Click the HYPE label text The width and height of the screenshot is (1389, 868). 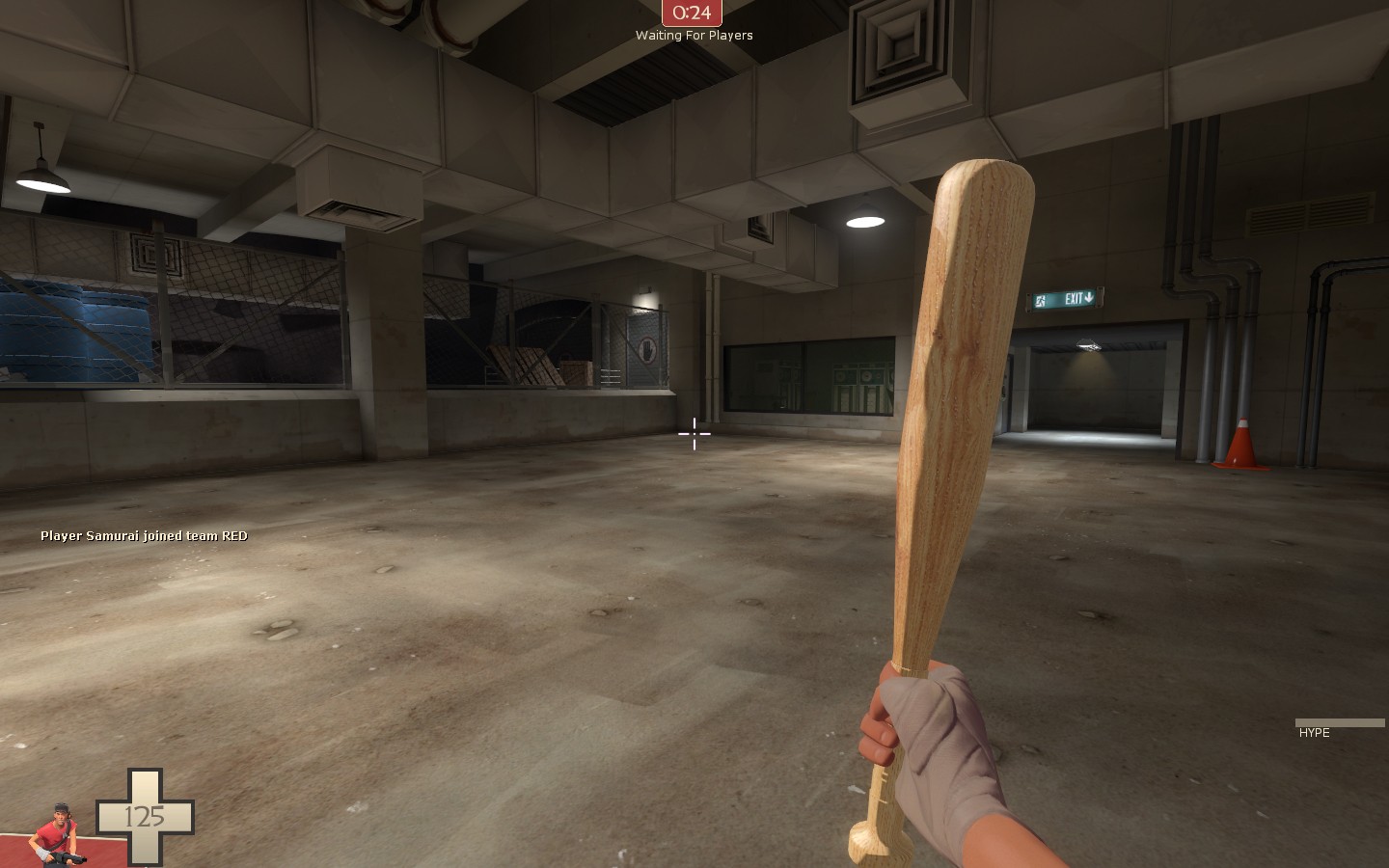(1313, 733)
